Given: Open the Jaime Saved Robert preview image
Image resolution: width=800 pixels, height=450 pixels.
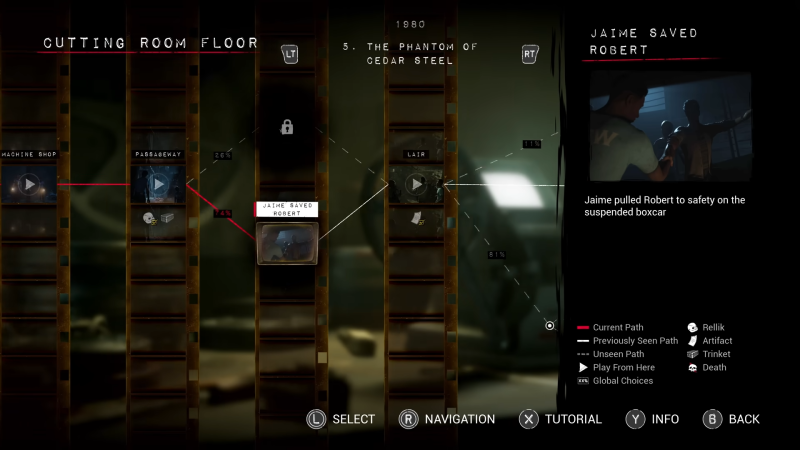Looking at the screenshot, I should point(670,125).
